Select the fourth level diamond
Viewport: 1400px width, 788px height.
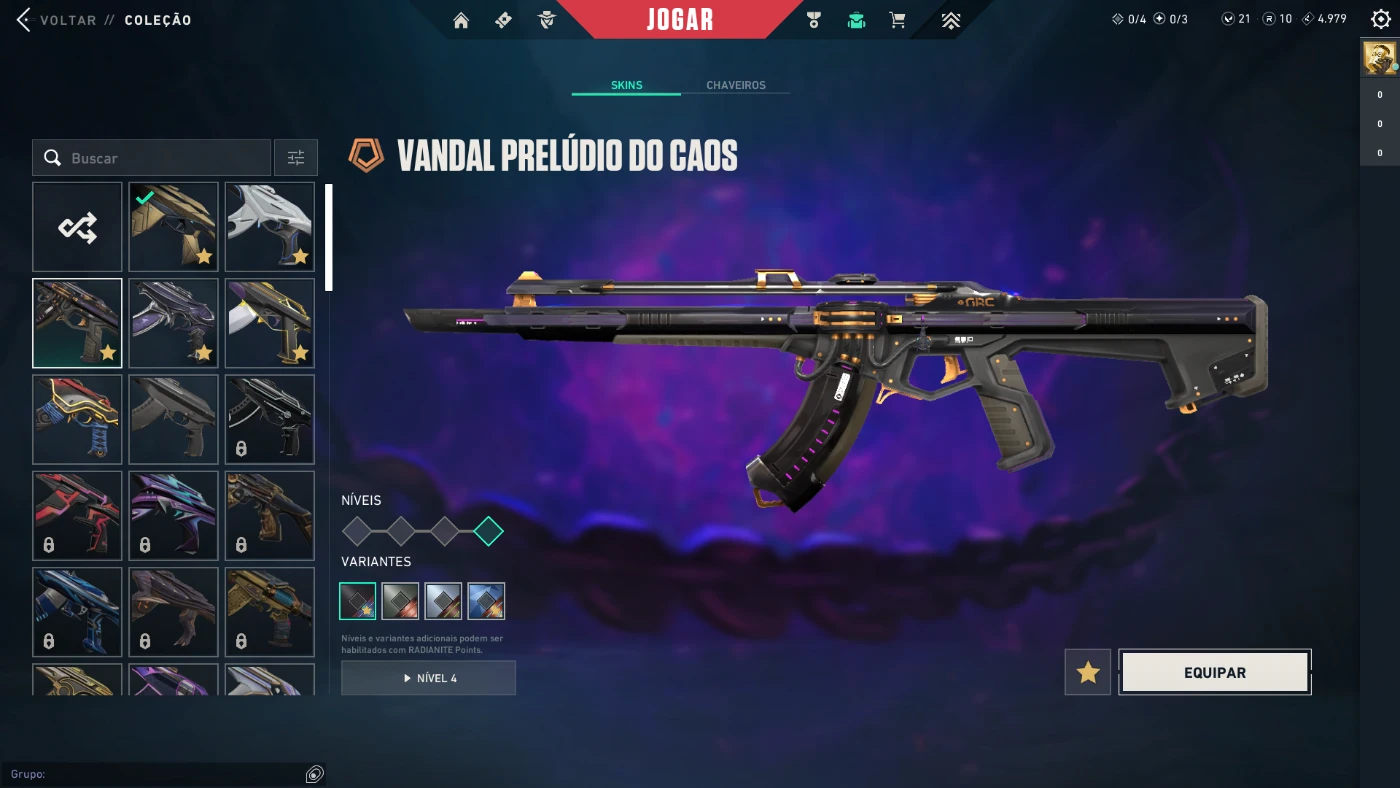[x=488, y=531]
